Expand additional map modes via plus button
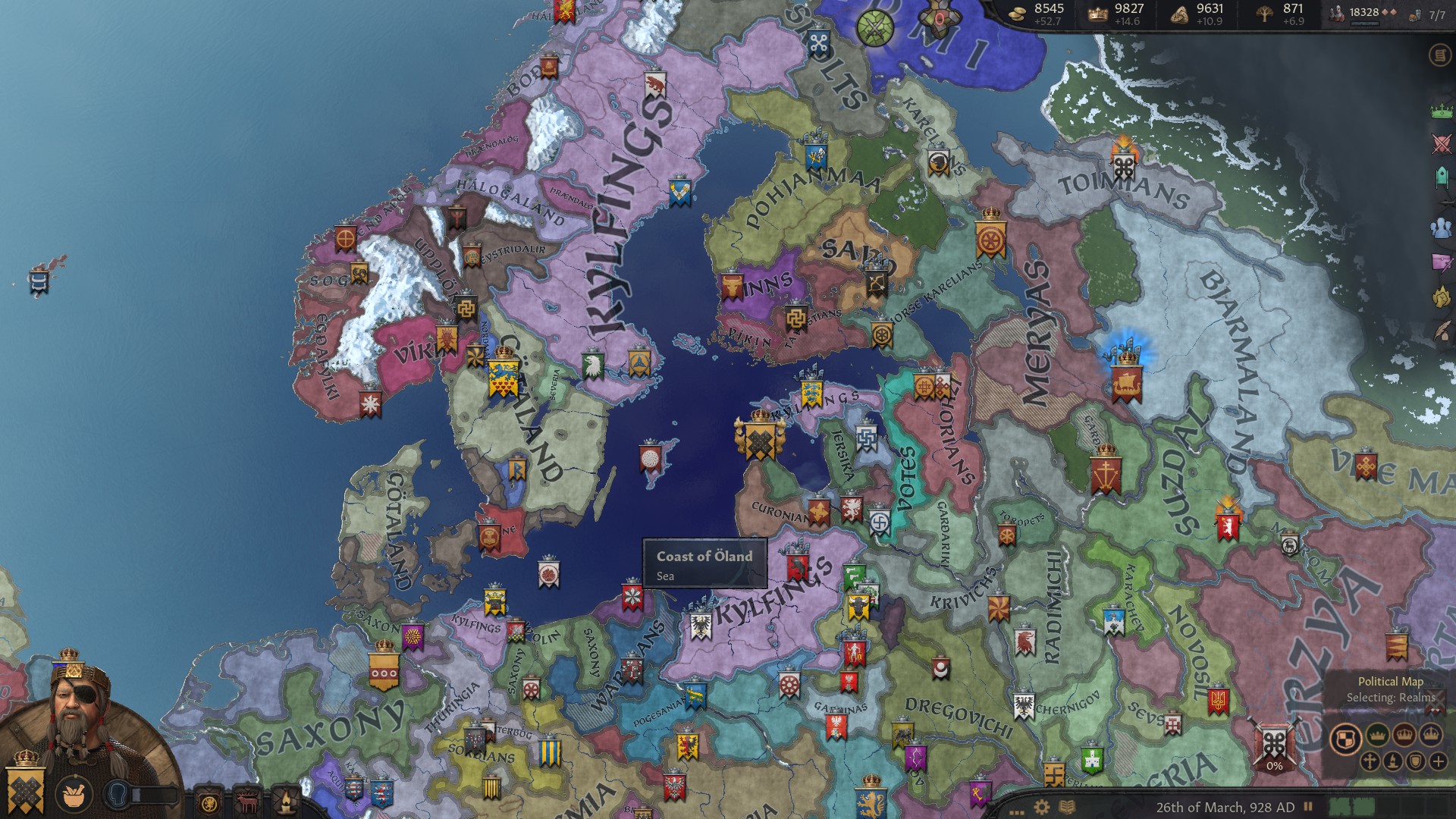The image size is (1456, 819). pyautogui.click(x=1438, y=761)
